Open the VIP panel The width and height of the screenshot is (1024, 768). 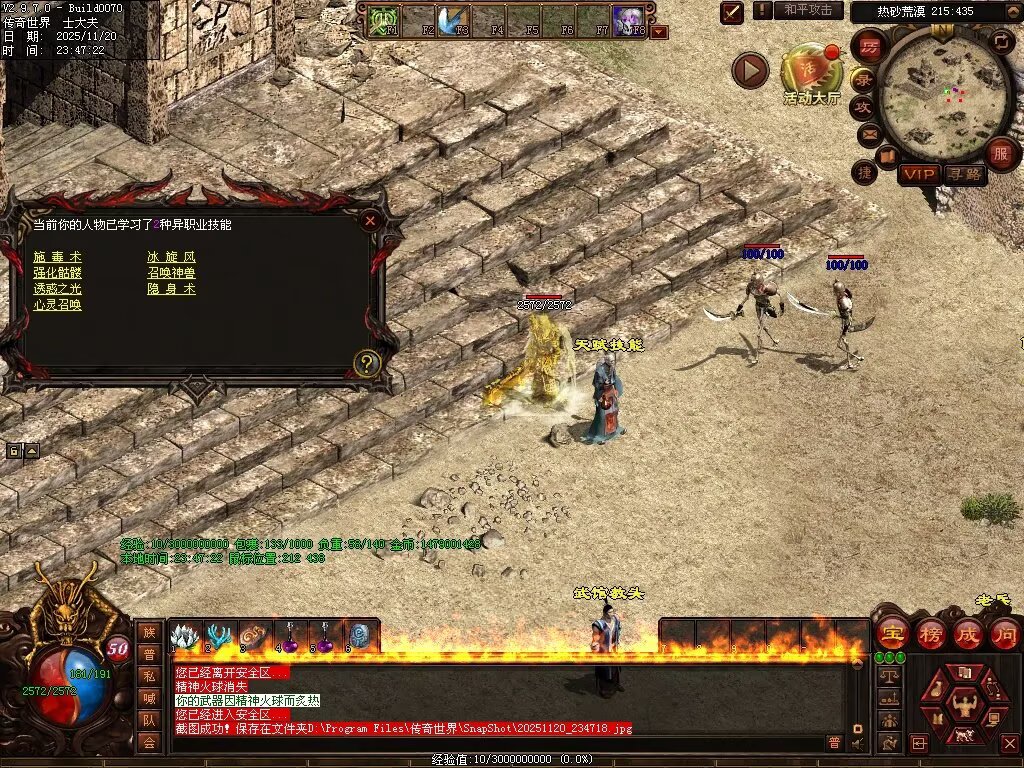pos(917,174)
